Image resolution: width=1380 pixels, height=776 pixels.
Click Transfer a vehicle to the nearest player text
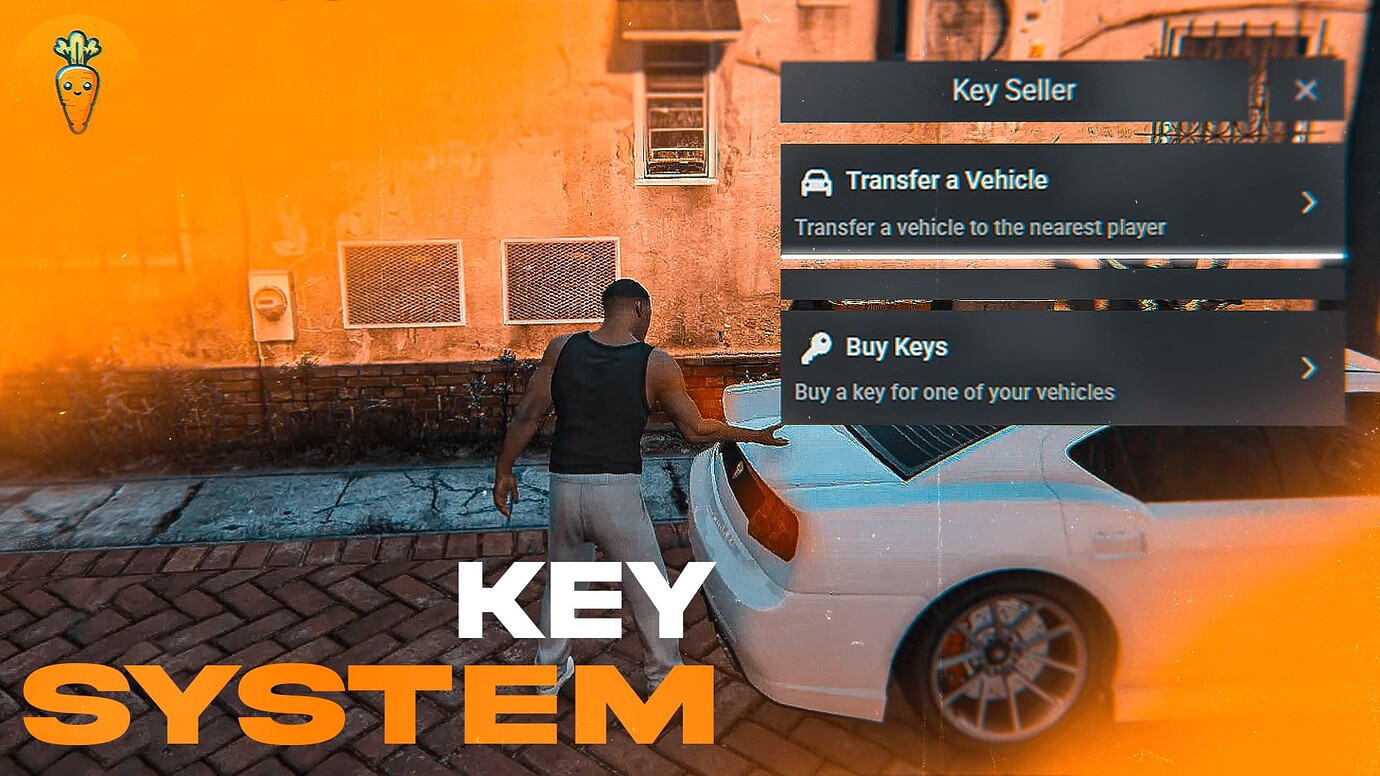click(x=978, y=227)
